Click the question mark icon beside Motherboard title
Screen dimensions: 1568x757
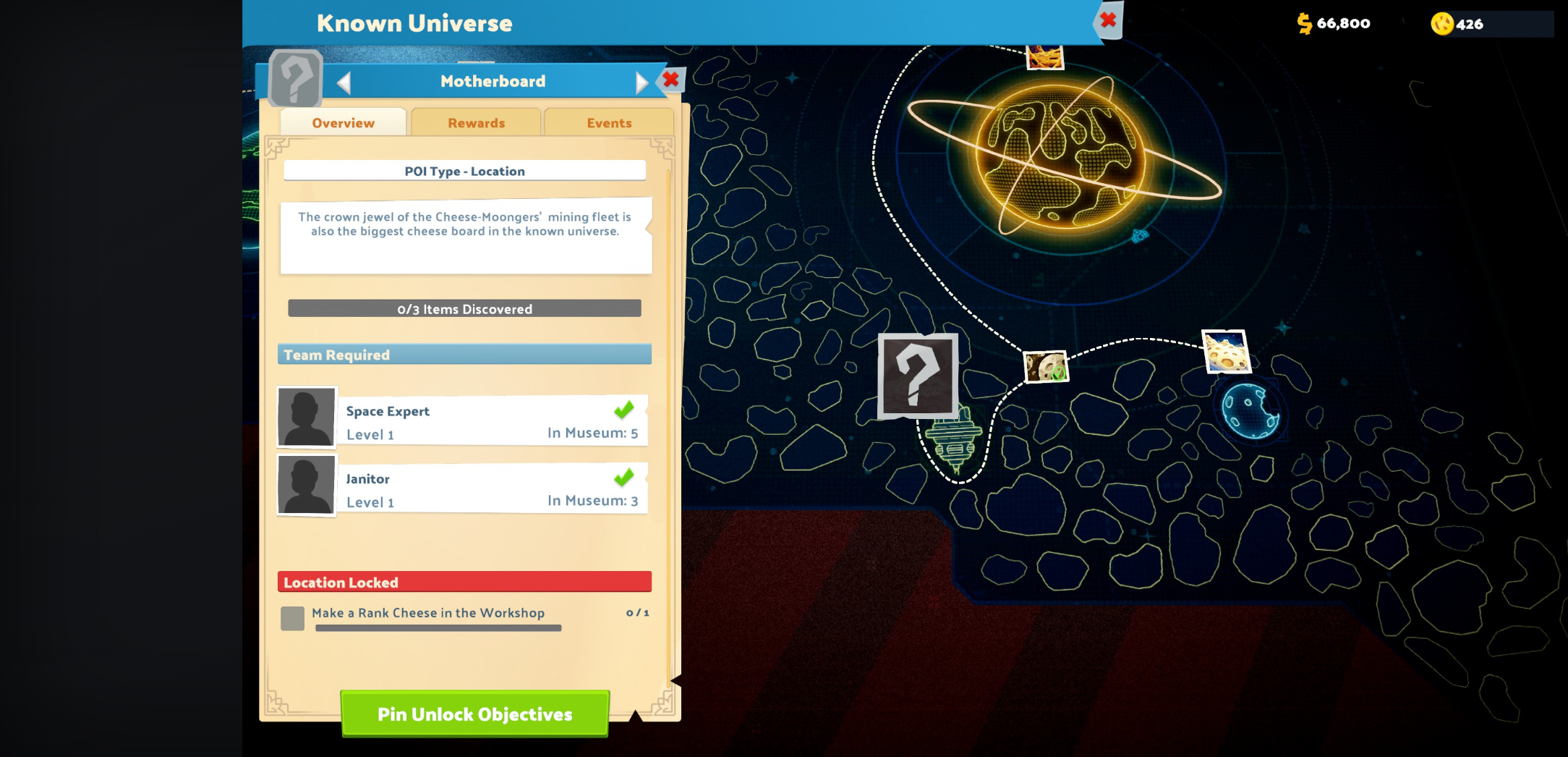tap(296, 80)
